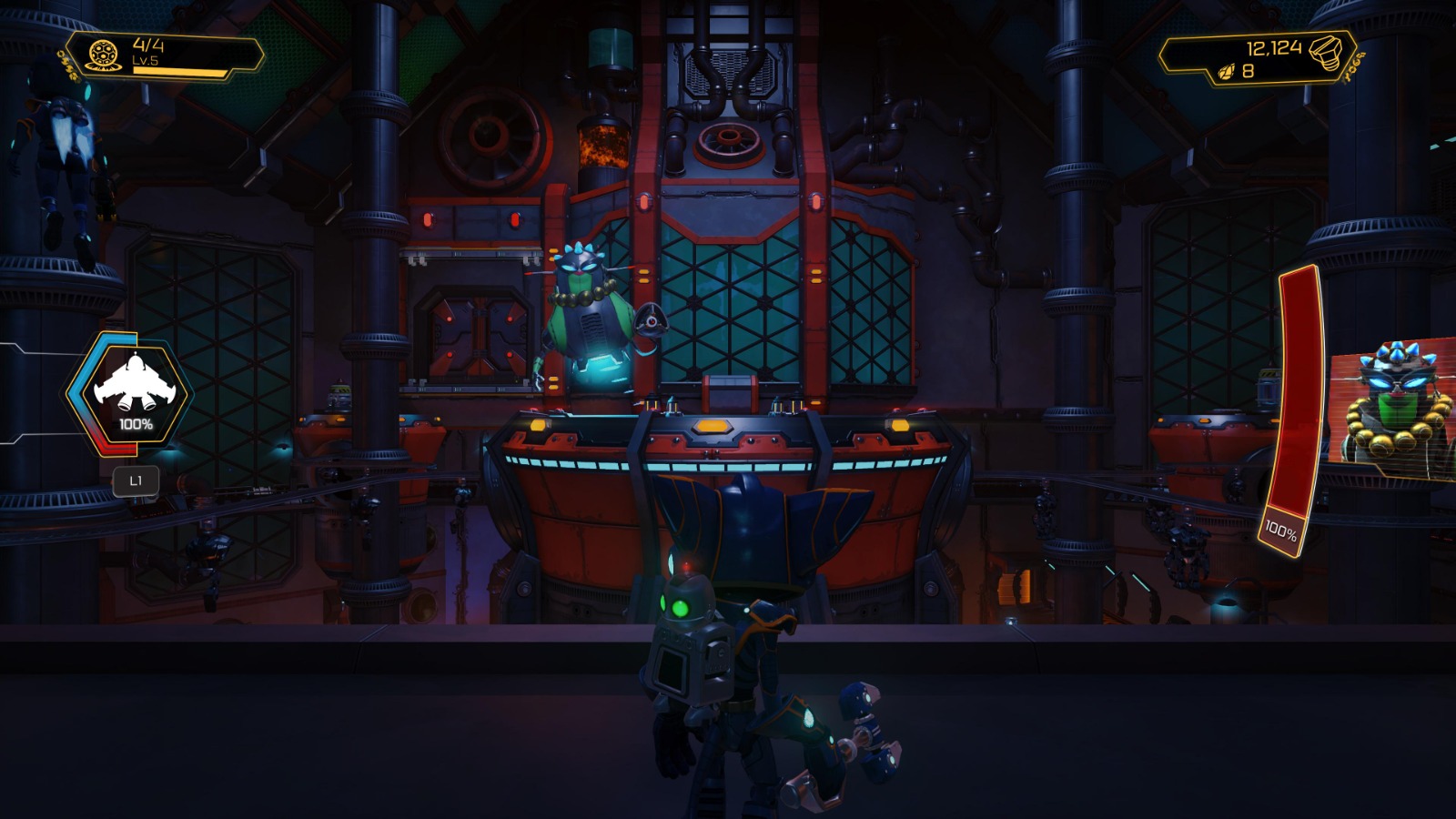The image size is (1456, 819).
Task: Click the bolt currency icon
Action: coord(1326,55)
